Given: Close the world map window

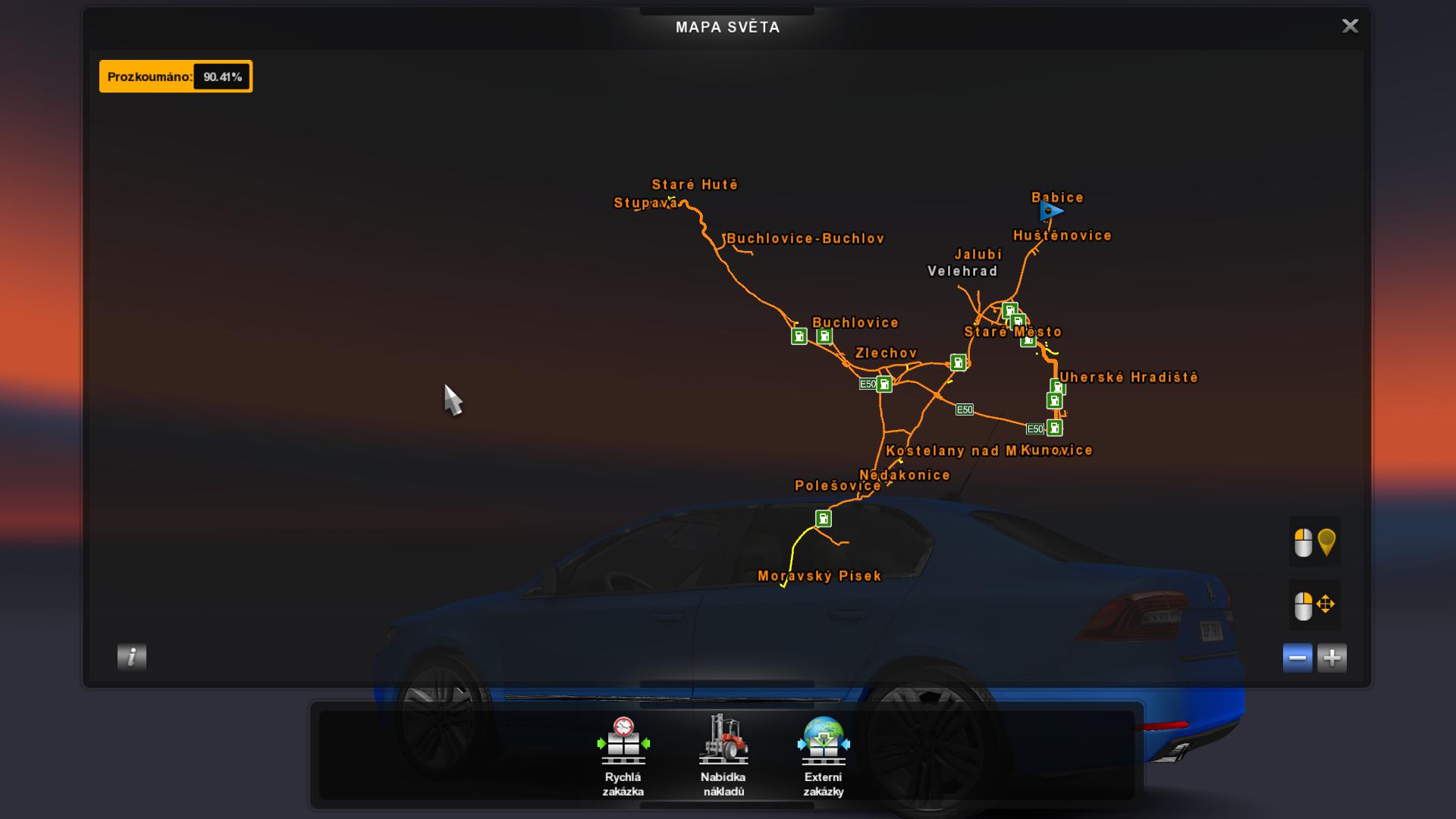Looking at the screenshot, I should pos(1350,27).
